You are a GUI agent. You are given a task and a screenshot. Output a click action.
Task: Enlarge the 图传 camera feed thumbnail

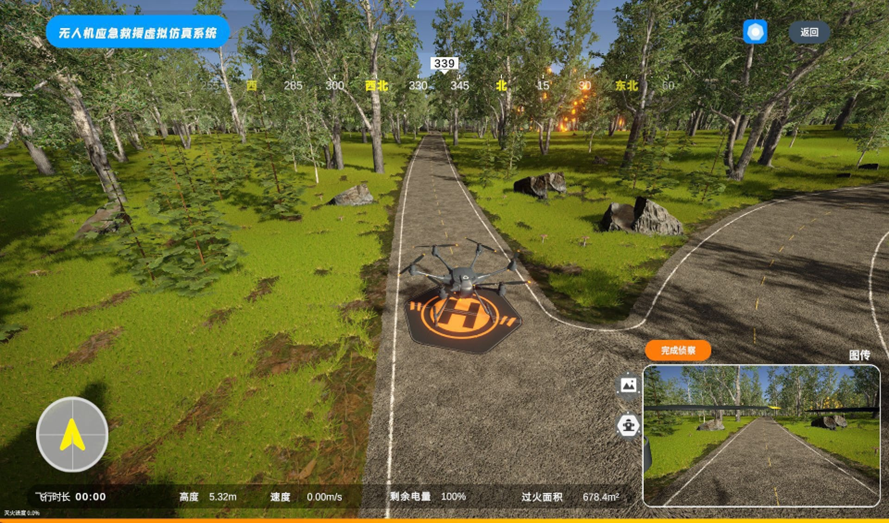[x=762, y=435]
